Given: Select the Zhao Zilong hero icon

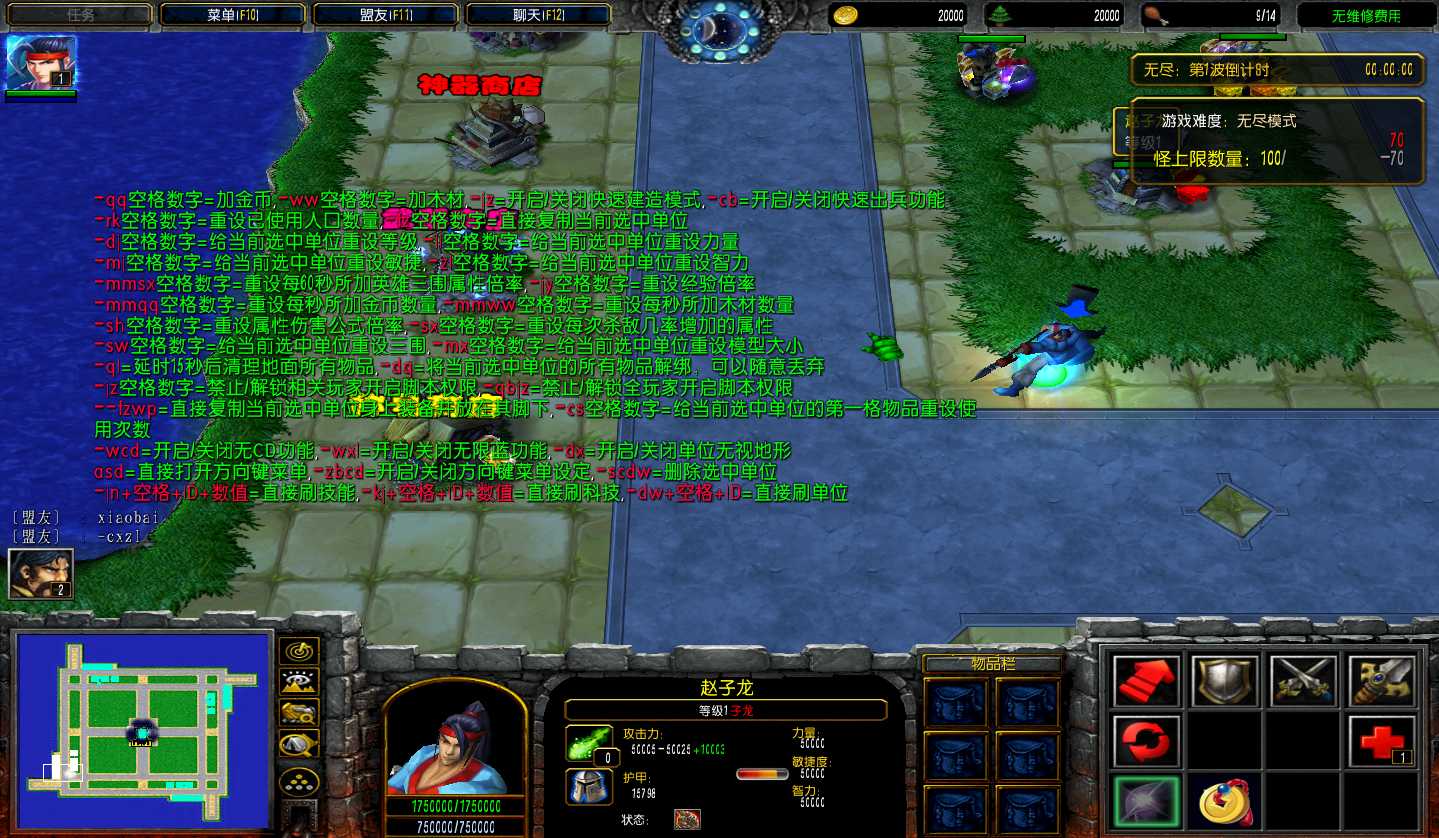Looking at the screenshot, I should [28, 63].
